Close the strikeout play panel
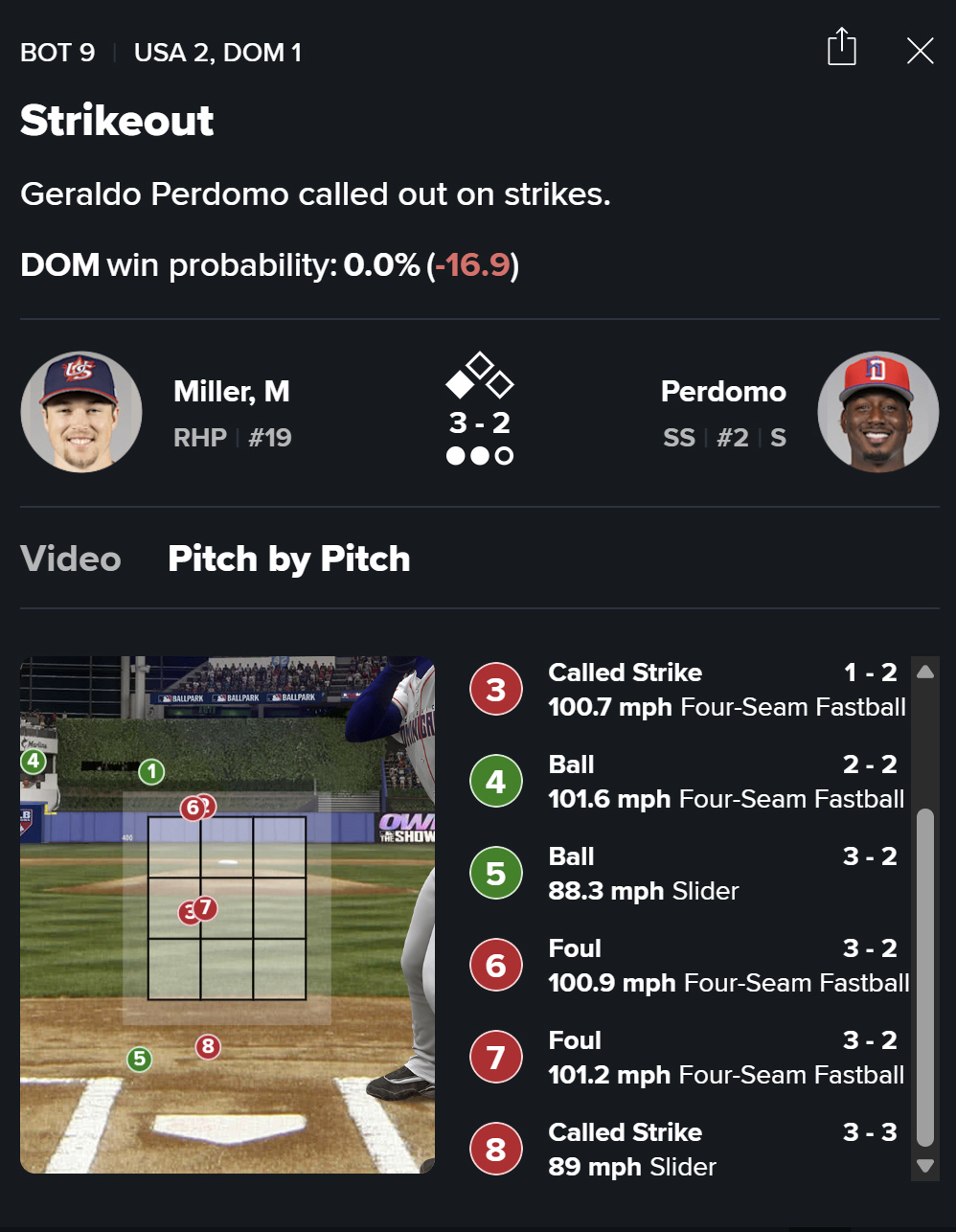Viewport: 956px width, 1232px height. point(920,51)
